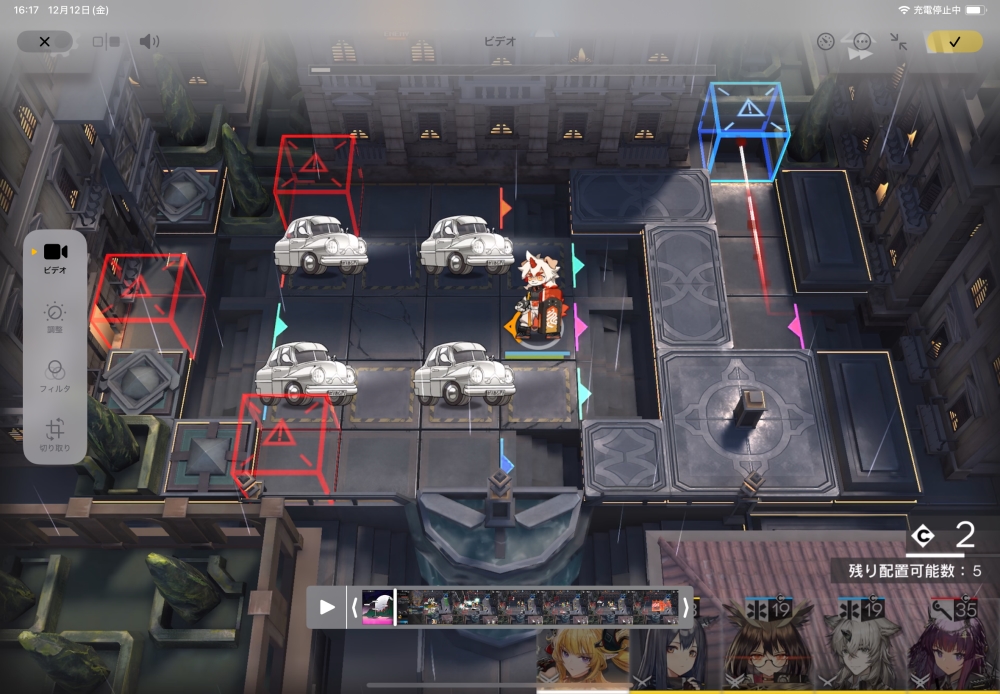1000x694 pixels.
Task: Switch to the 調整 adjustment tab
Action: click(55, 317)
